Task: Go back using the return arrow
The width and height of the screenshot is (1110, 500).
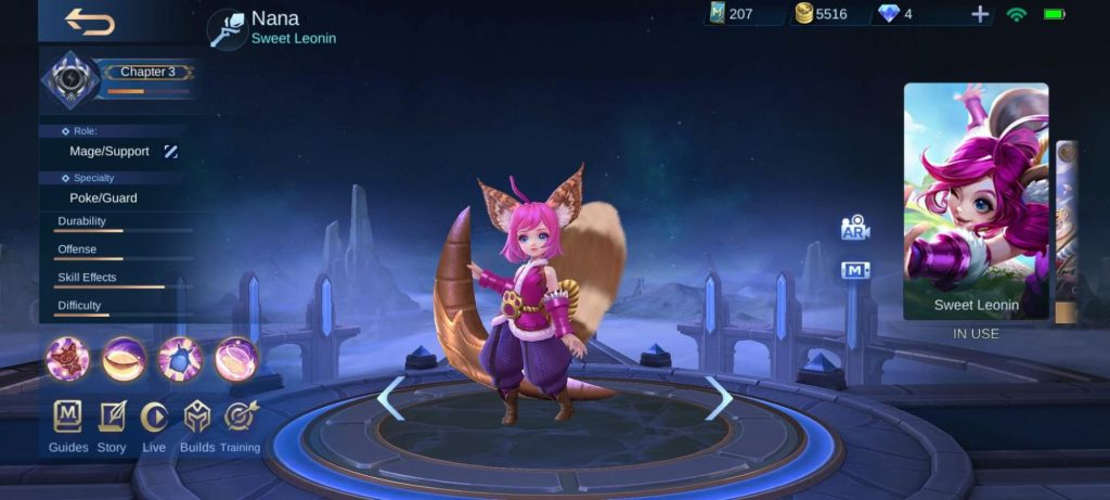Action: pos(89,22)
